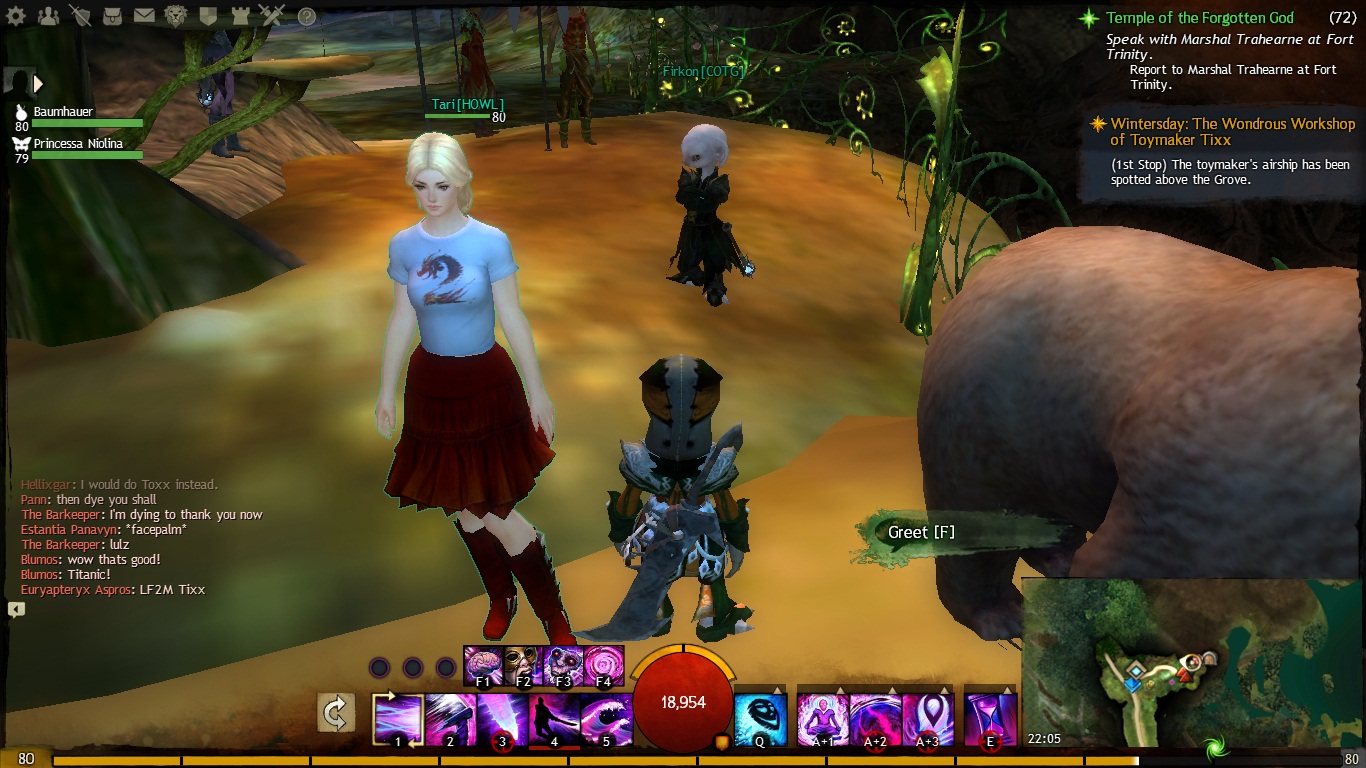Select party member Princessa Niolina
This screenshot has width=1366, height=768.
click(78, 144)
